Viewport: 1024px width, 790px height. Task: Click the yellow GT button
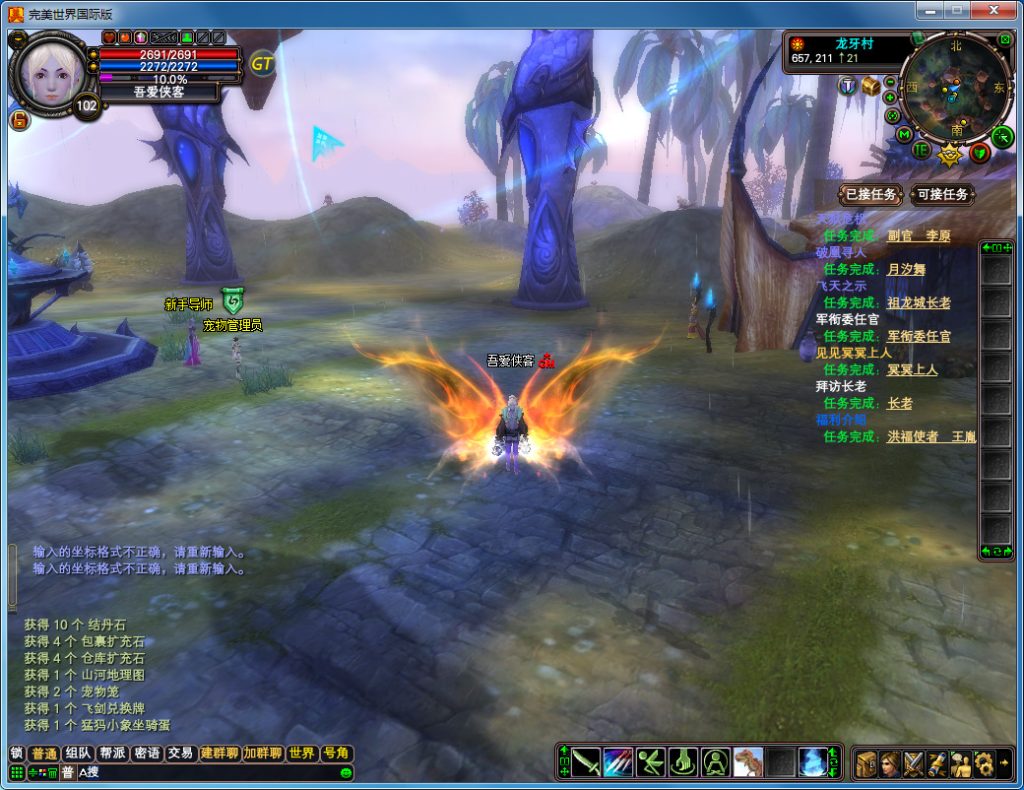click(x=262, y=64)
